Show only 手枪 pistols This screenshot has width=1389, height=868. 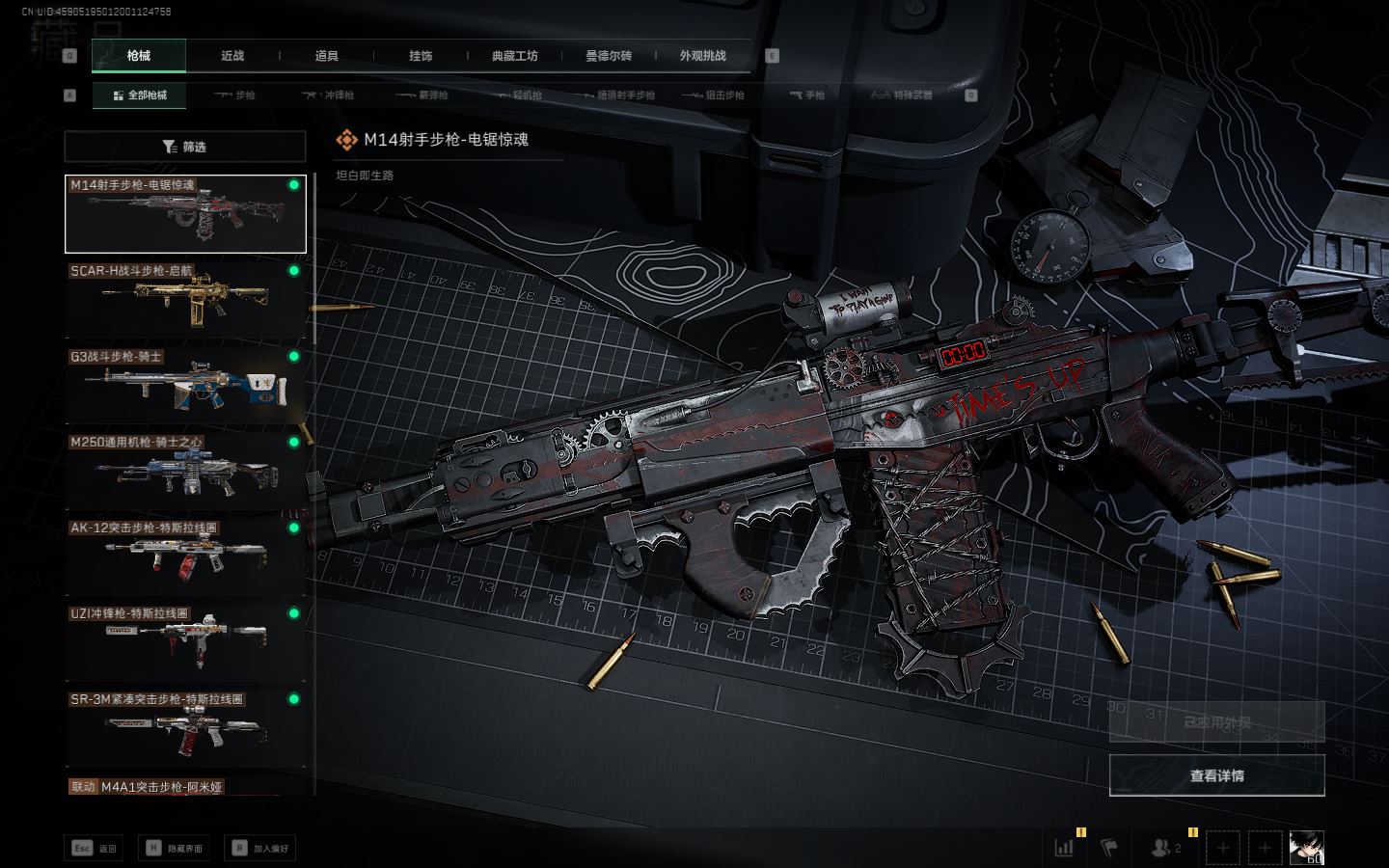click(x=807, y=95)
